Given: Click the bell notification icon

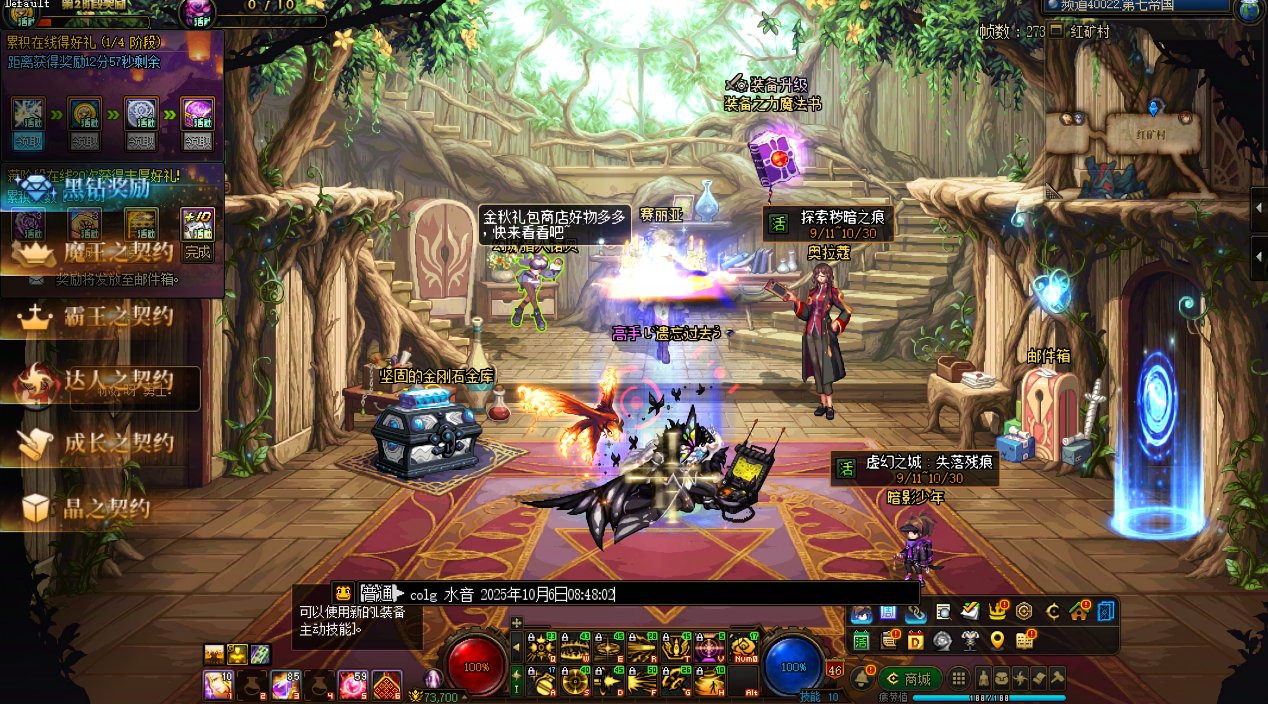Looking at the screenshot, I should [x=860, y=678].
